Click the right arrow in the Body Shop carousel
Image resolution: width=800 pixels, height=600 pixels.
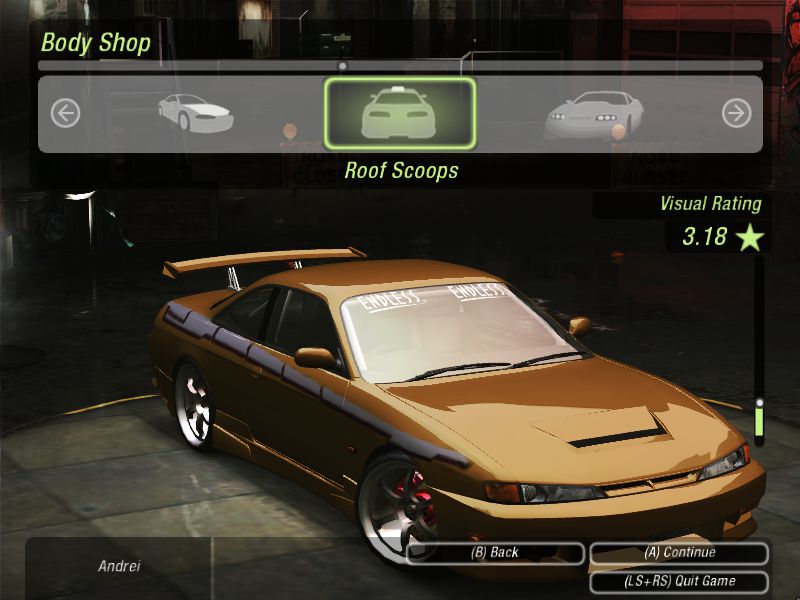(736, 114)
